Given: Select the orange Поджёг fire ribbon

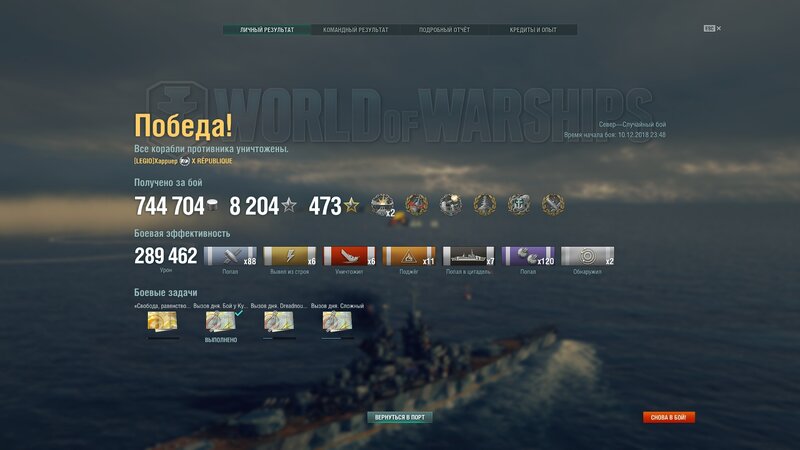Looking at the screenshot, I should click(409, 257).
